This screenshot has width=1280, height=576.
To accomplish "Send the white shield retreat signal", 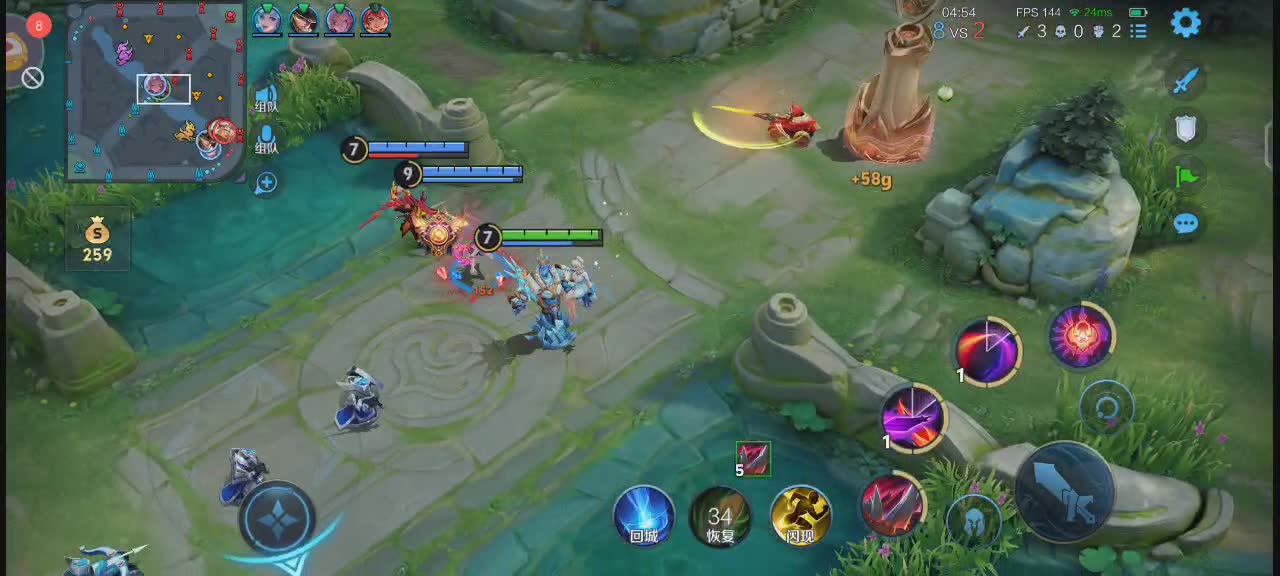I will click(1185, 128).
